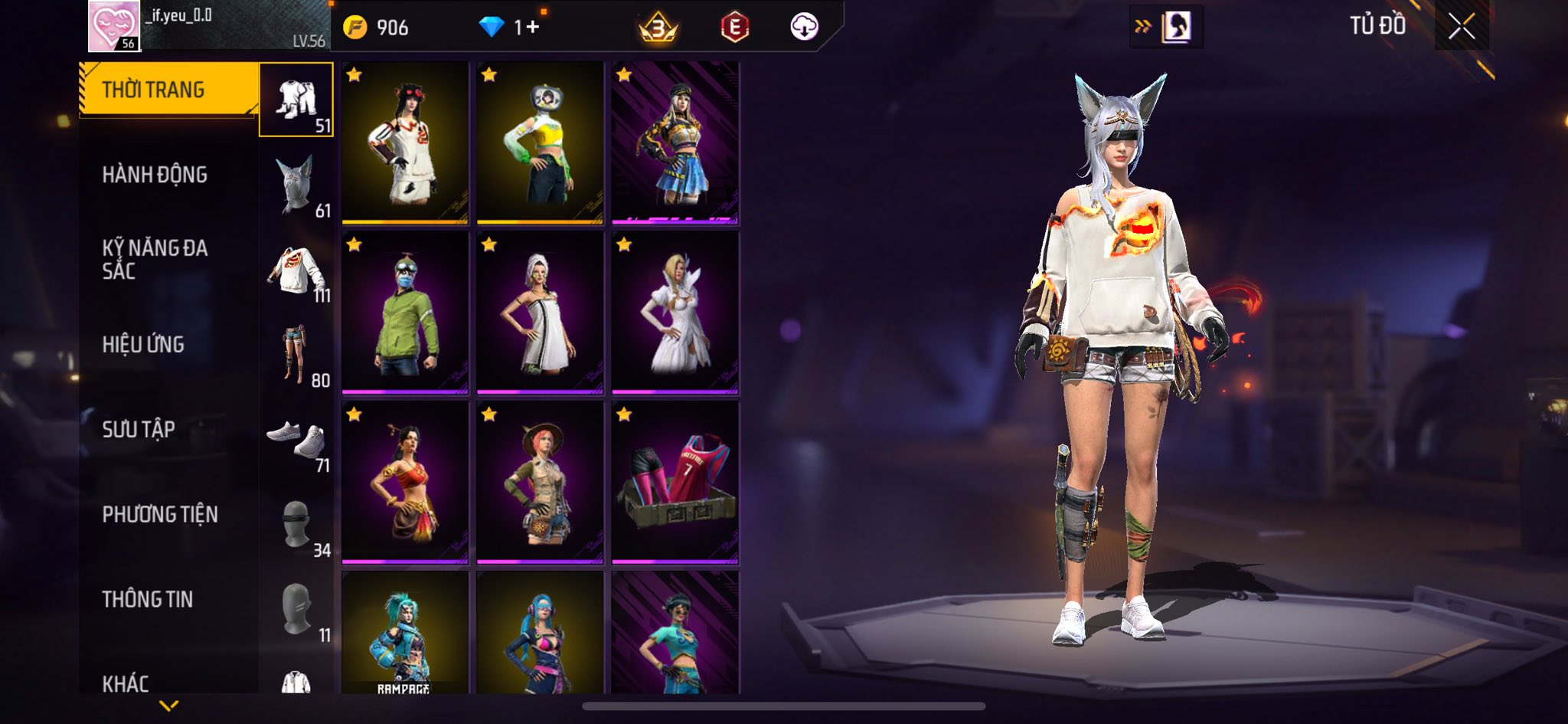
Task: Open the Thông Tin tab
Action: 148,599
